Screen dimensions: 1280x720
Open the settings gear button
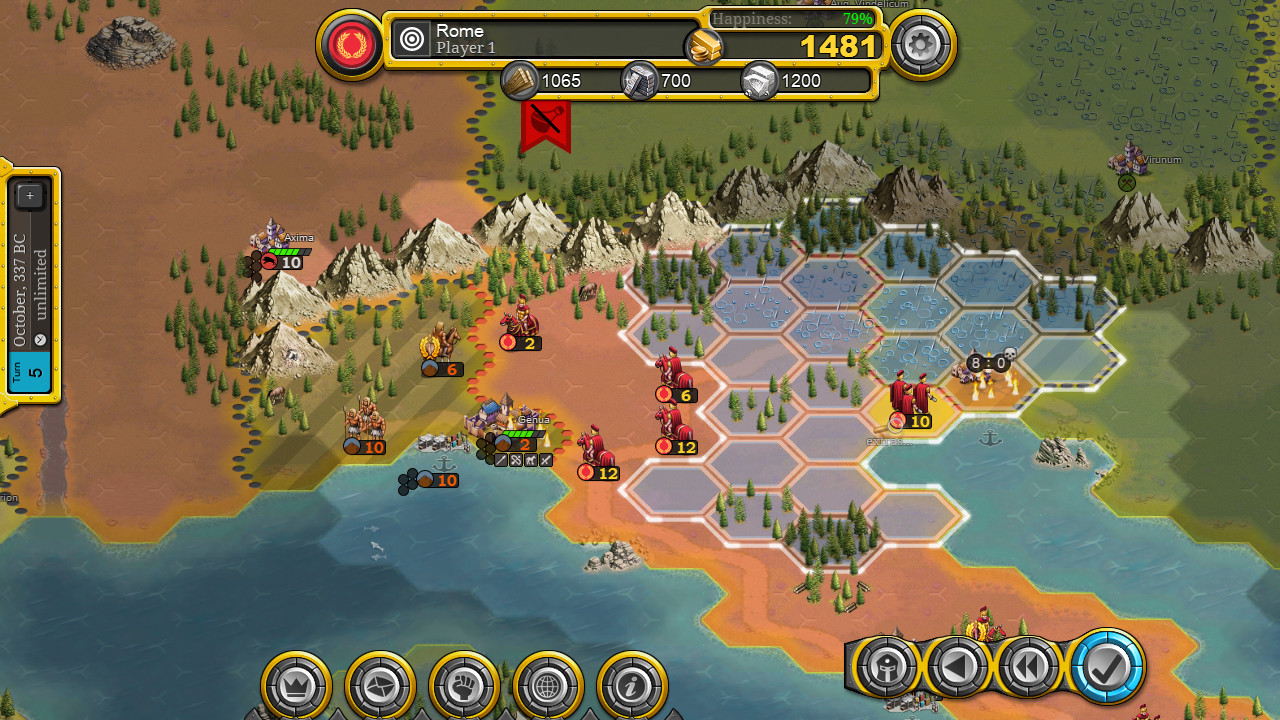[921, 45]
